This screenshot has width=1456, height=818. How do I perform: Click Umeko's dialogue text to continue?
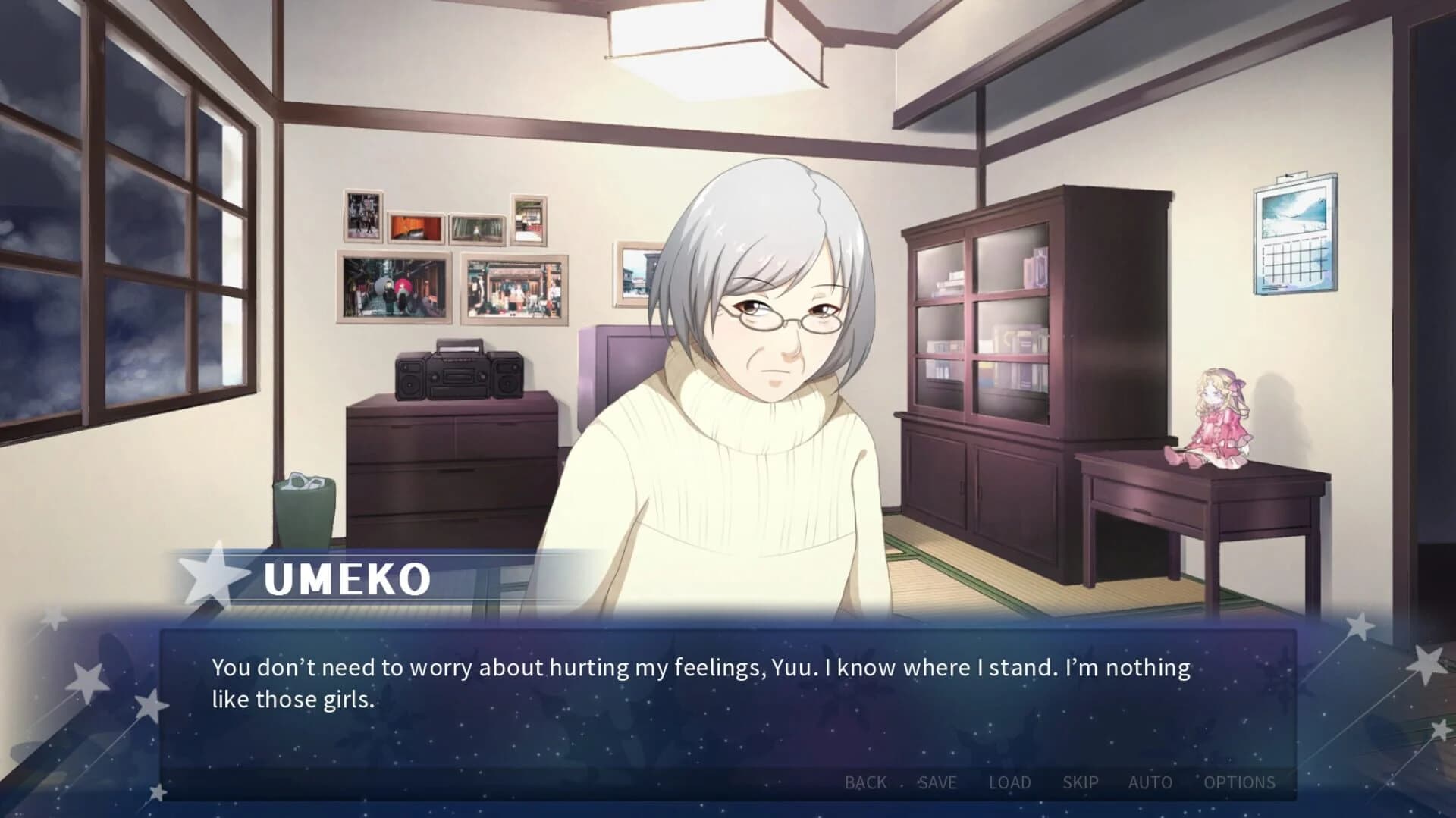pyautogui.click(x=682, y=682)
